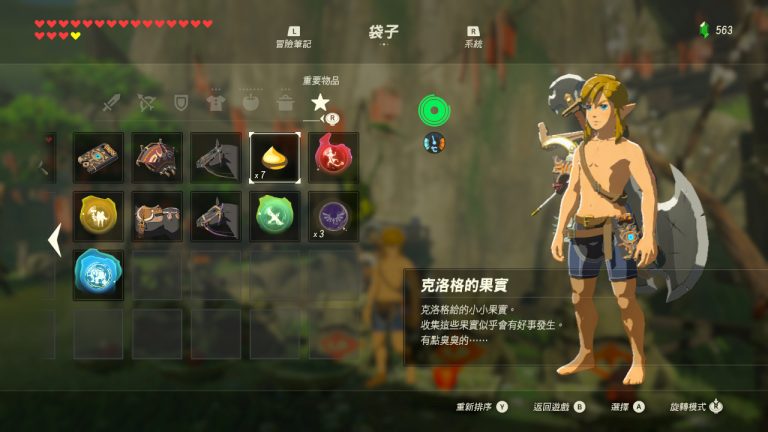The image size is (768, 432).
Task: Select the purple Spirit Orb slot
Action: click(x=333, y=216)
